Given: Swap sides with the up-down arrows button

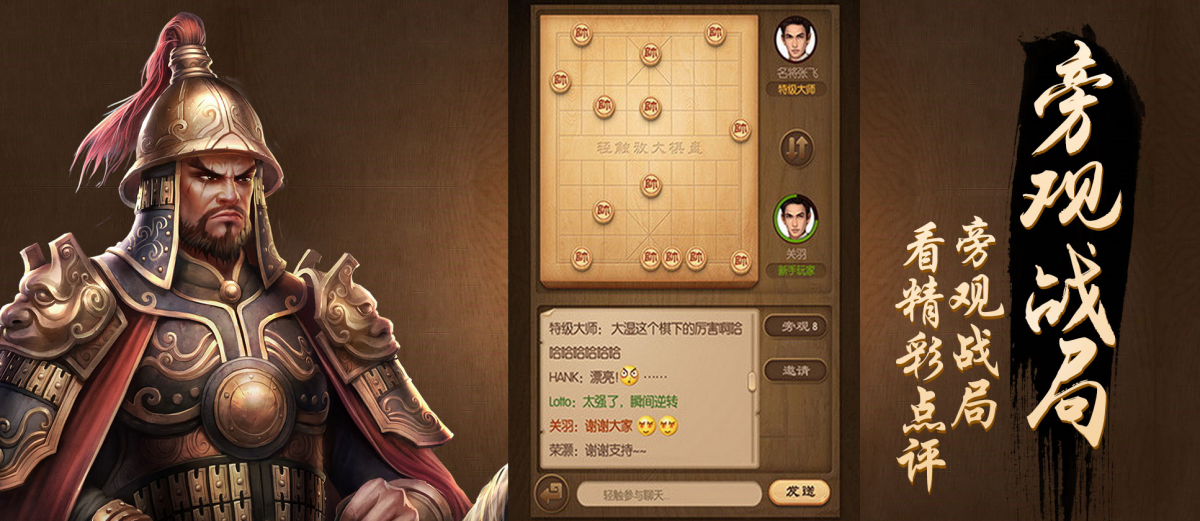Looking at the screenshot, I should pos(797,148).
